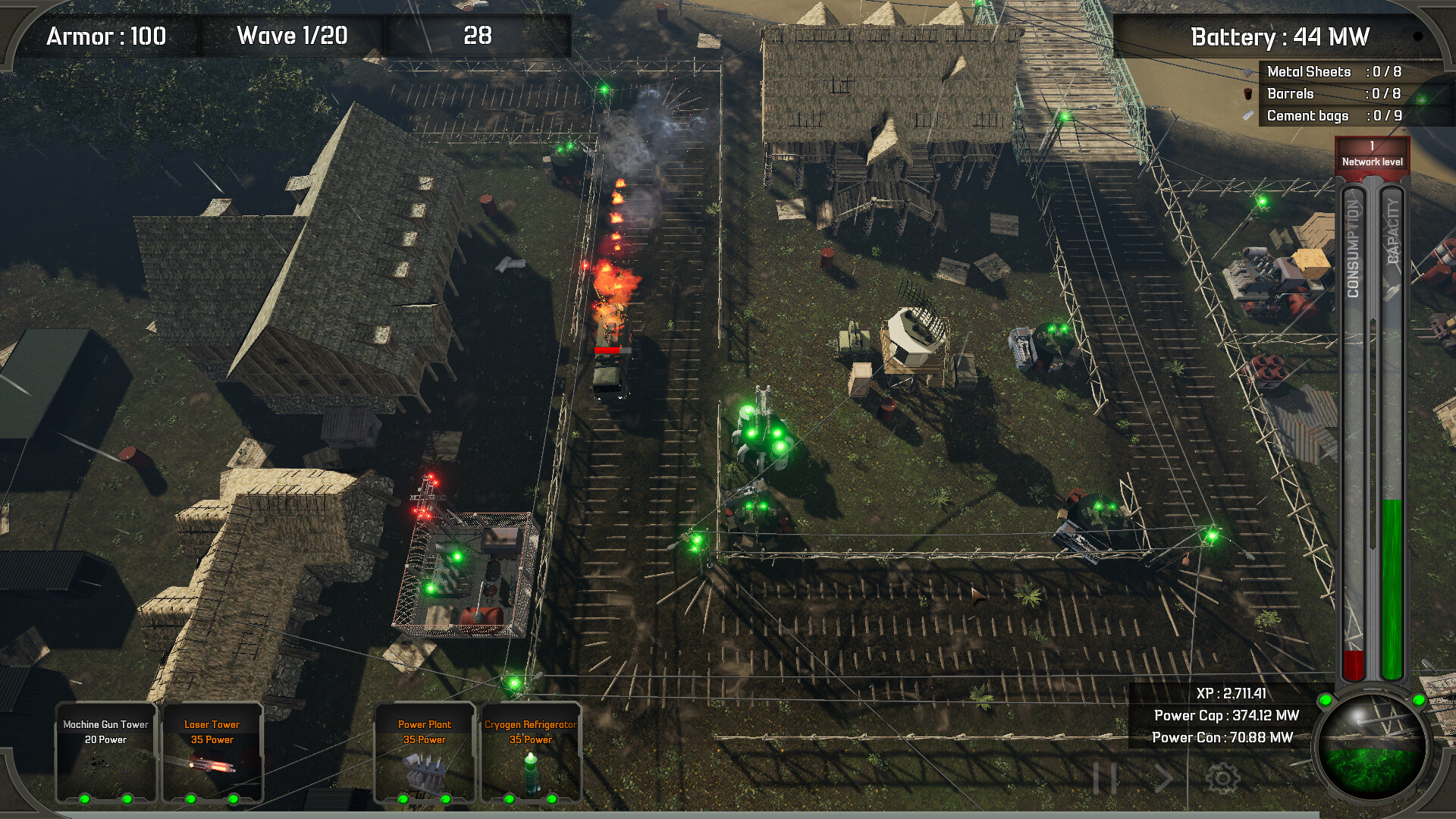Screen dimensions: 1456x819
Task: Pick the Power Plant build card
Action: 424,752
